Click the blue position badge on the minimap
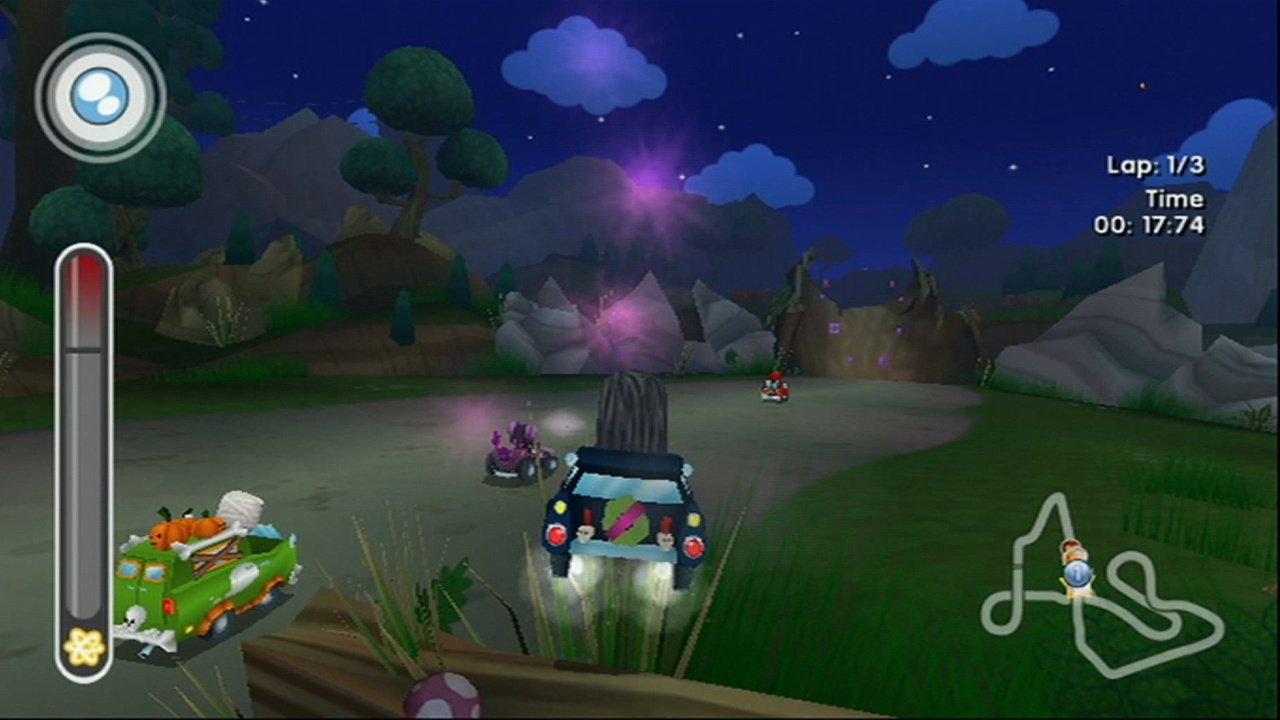Viewport: 1280px width, 720px height. pos(1081,575)
